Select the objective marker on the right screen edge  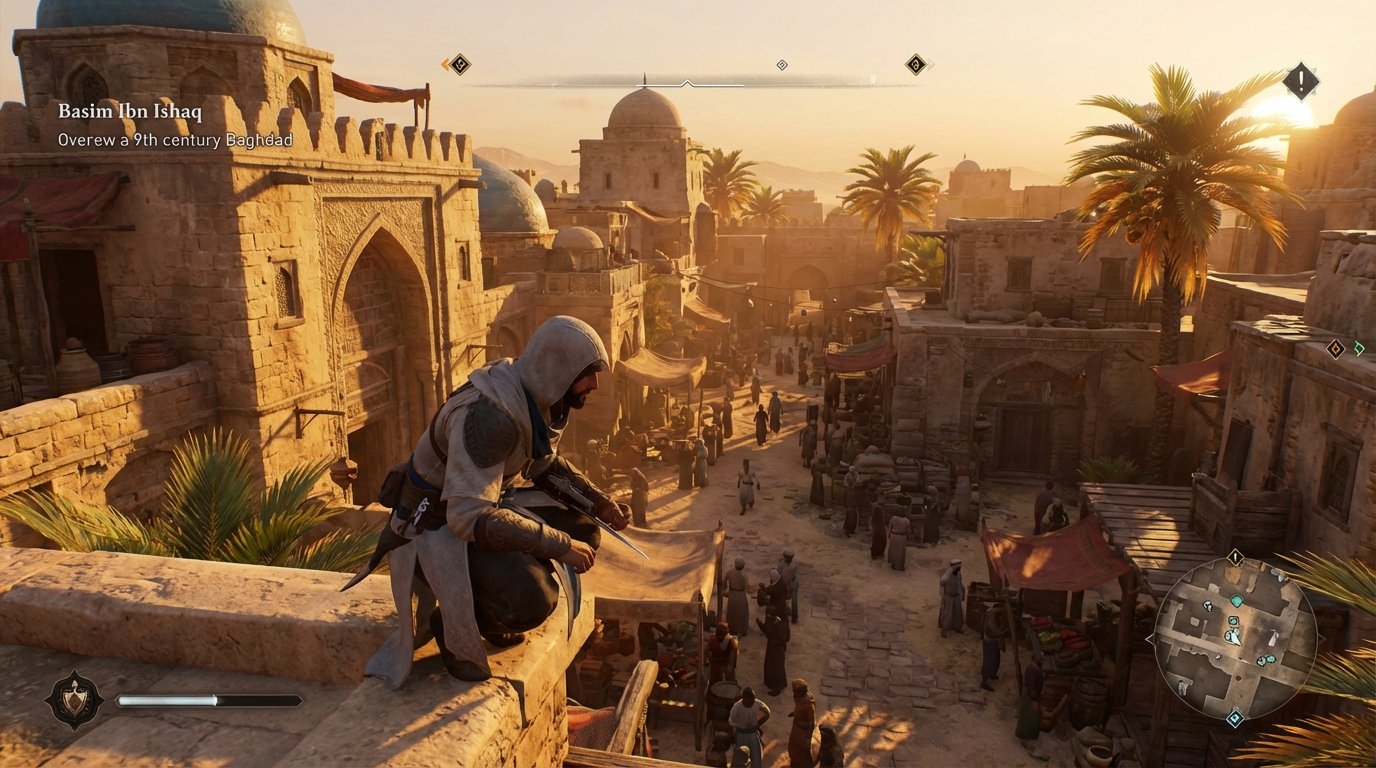1334,349
